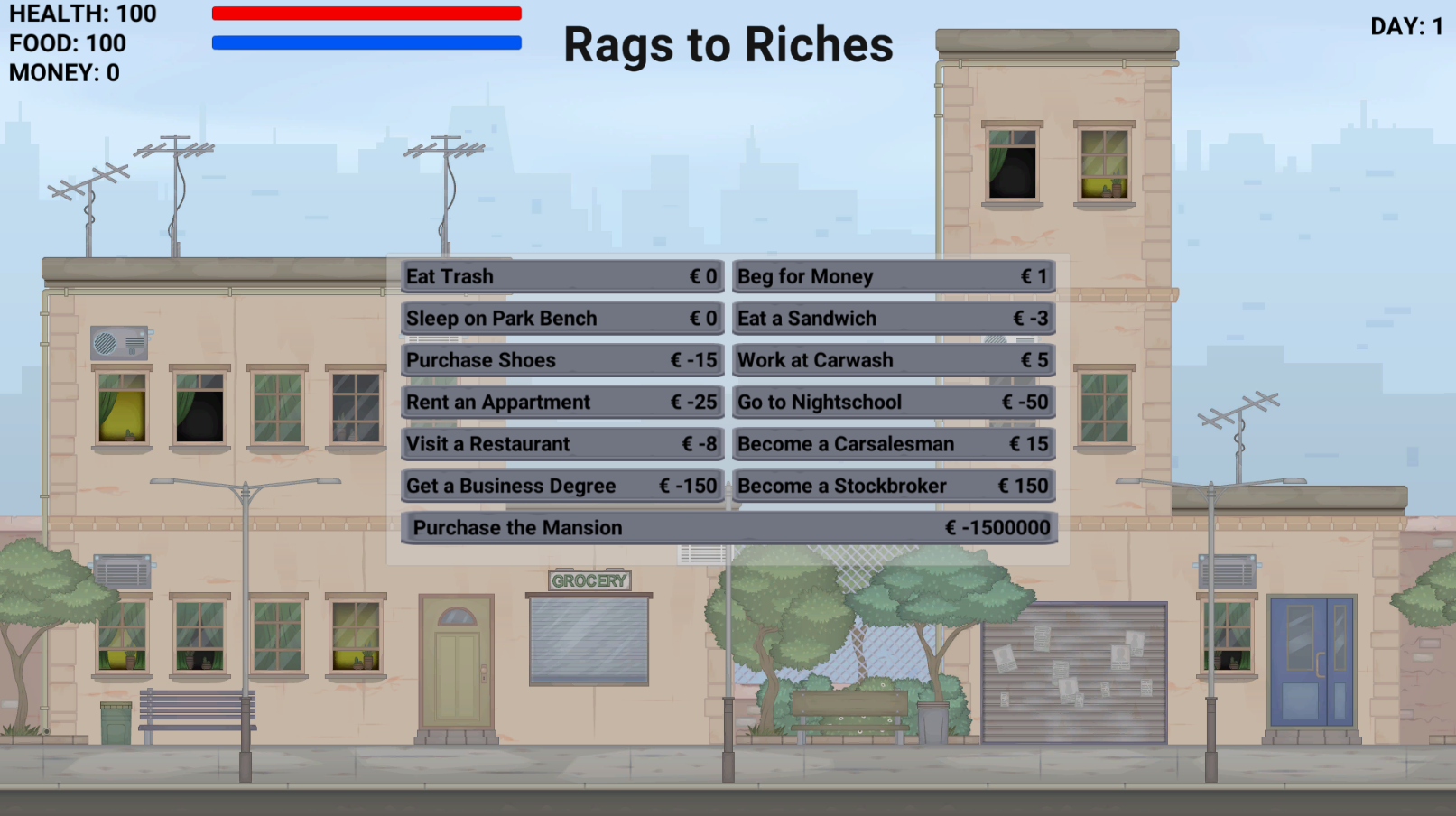The width and height of the screenshot is (1456, 816).
Task: Click the red health bar
Action: coord(366,12)
